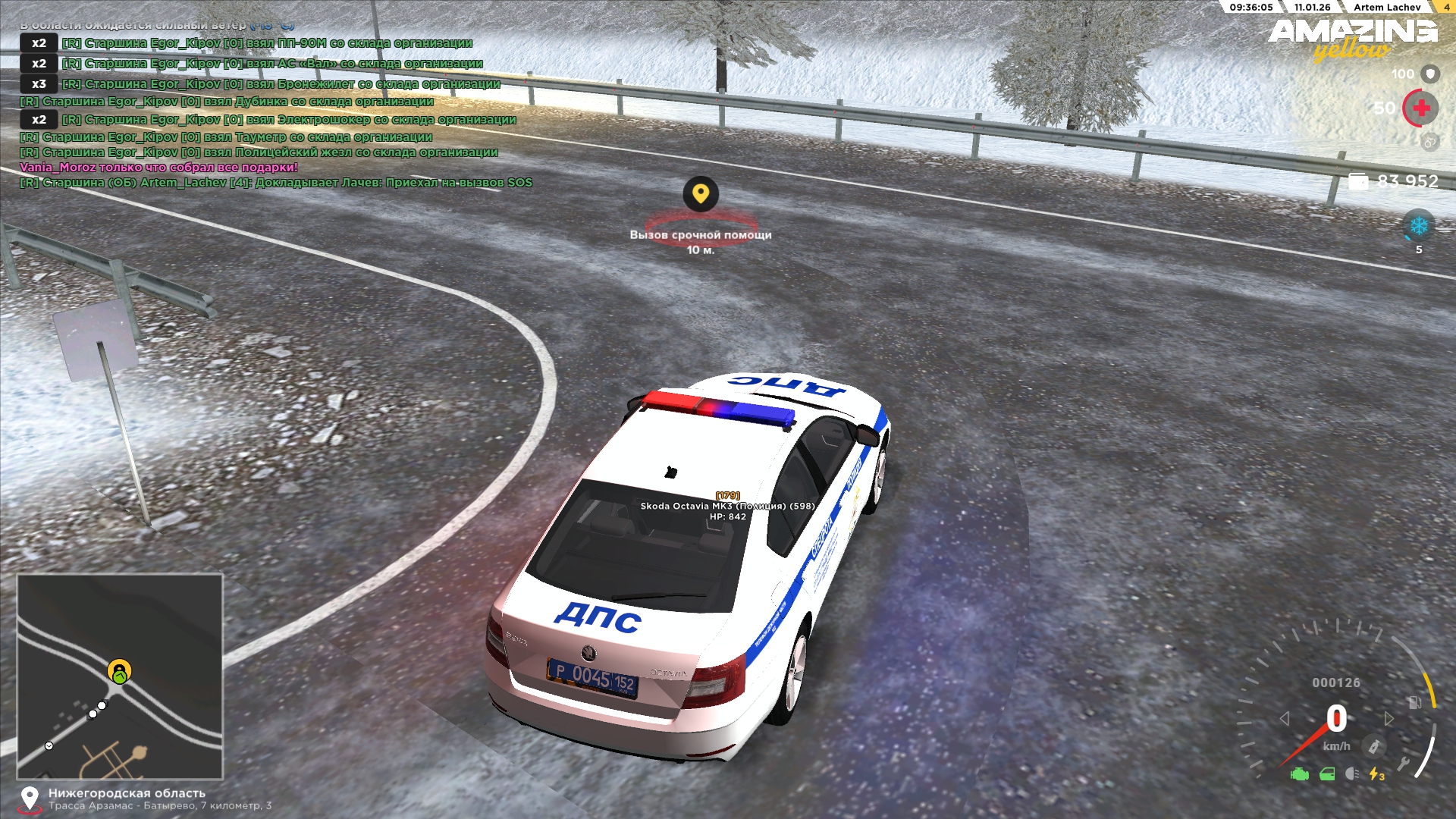The height and width of the screenshot is (819, 1456).
Task: Toggle the green engine indicator
Action: (1300, 774)
